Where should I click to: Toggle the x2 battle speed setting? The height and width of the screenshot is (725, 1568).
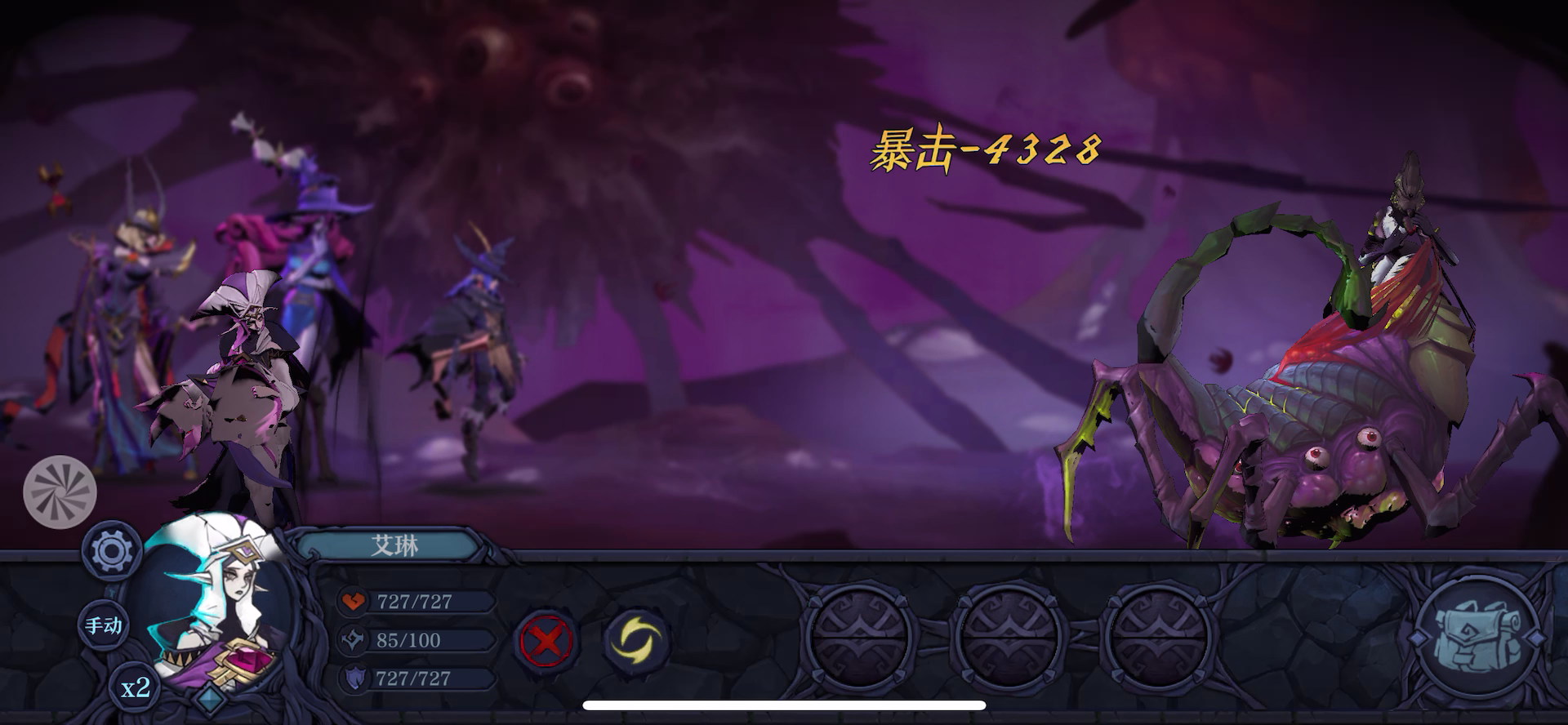[136, 690]
